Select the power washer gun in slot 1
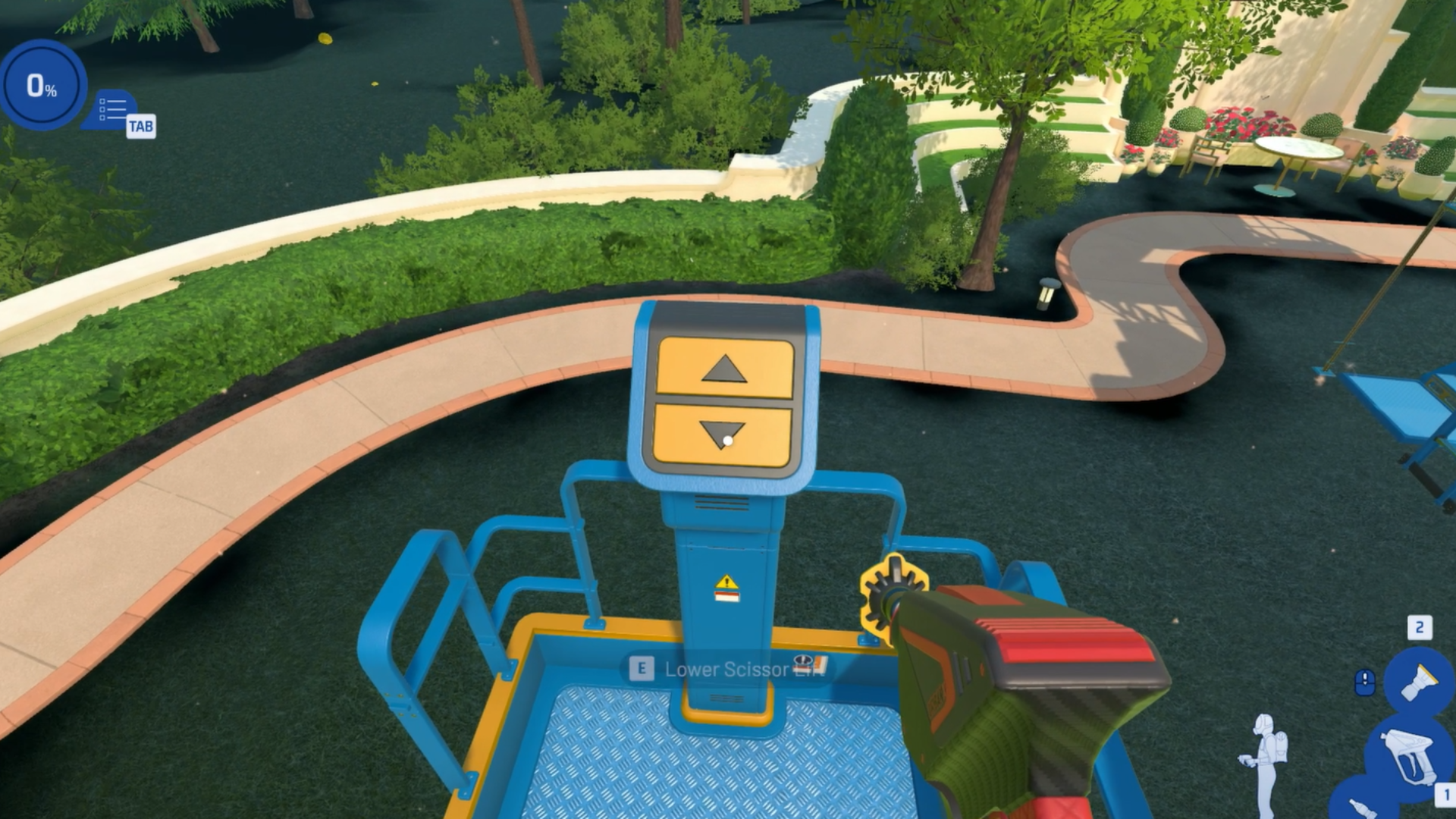Viewport: 1456px width, 819px height. [x=1409, y=756]
